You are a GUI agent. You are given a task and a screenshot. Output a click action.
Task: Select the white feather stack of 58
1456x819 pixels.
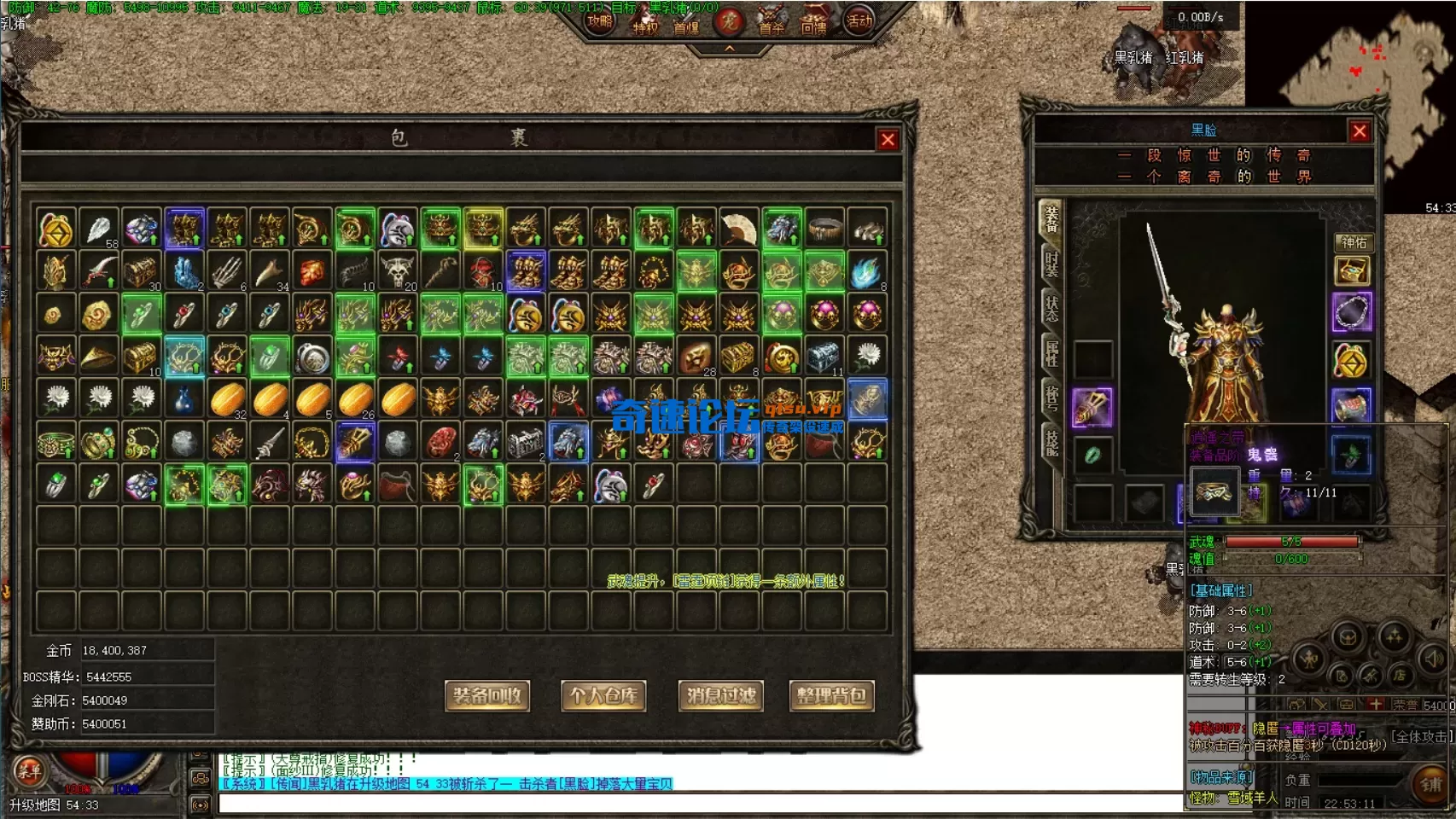tap(99, 229)
